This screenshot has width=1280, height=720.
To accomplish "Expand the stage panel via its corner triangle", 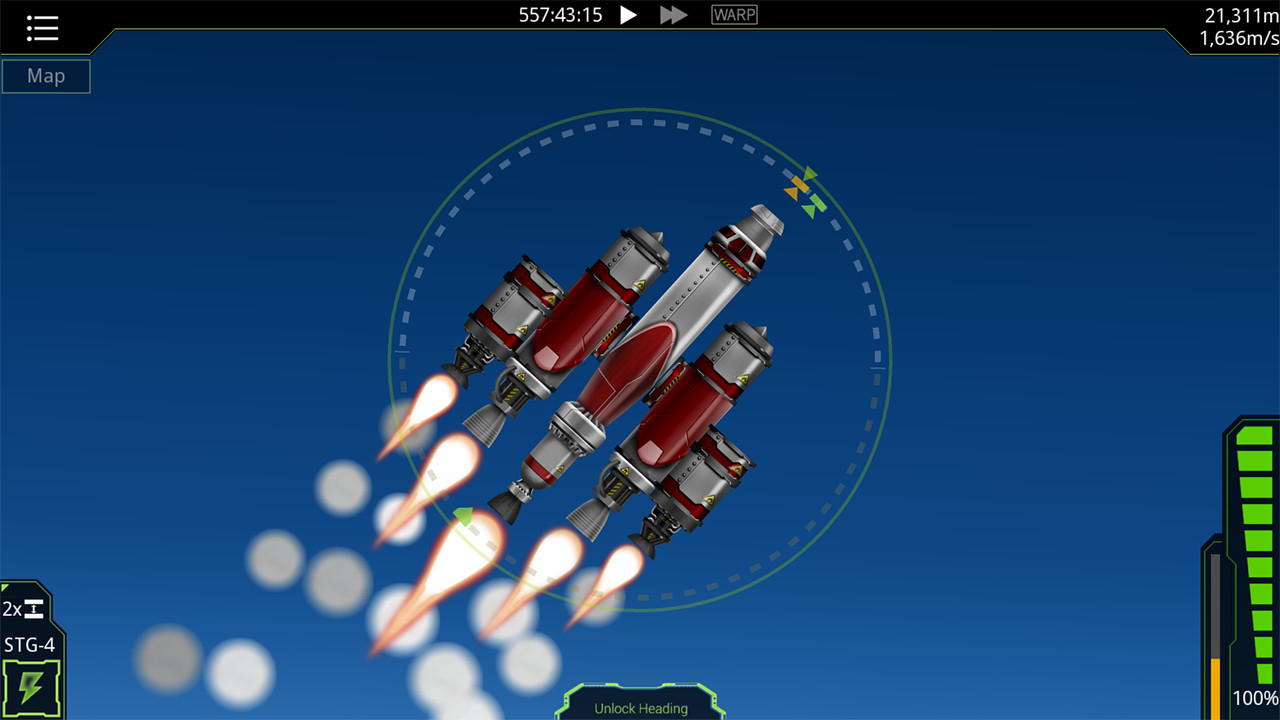I will [x=5, y=586].
